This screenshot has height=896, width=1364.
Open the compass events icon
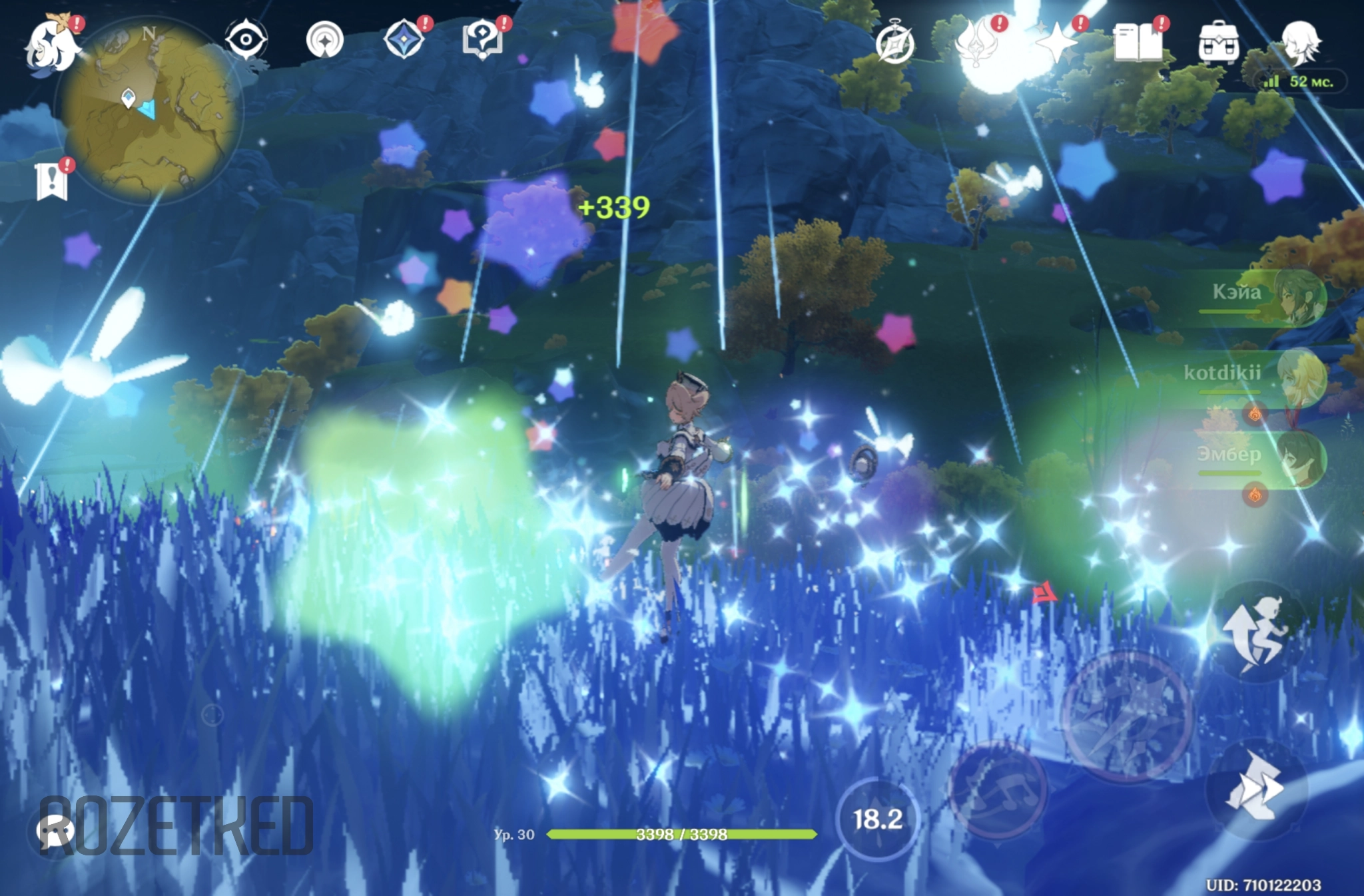coord(894,44)
